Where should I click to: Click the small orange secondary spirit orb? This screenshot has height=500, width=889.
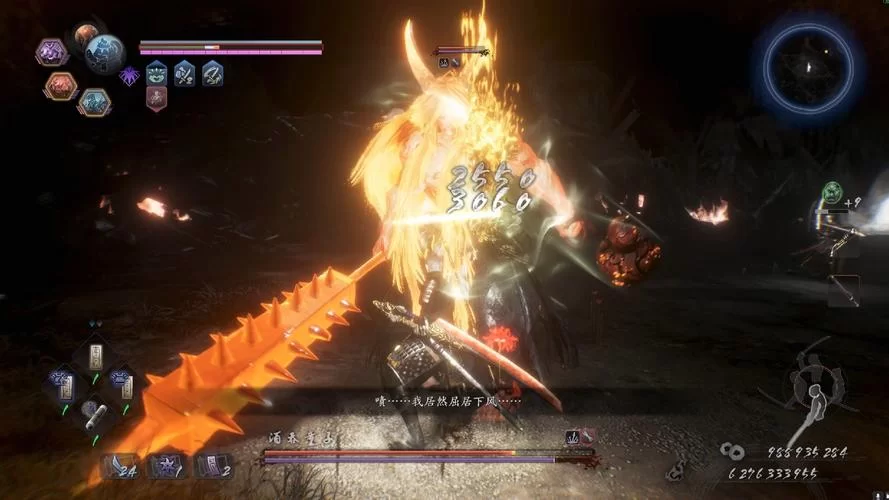pos(86,35)
